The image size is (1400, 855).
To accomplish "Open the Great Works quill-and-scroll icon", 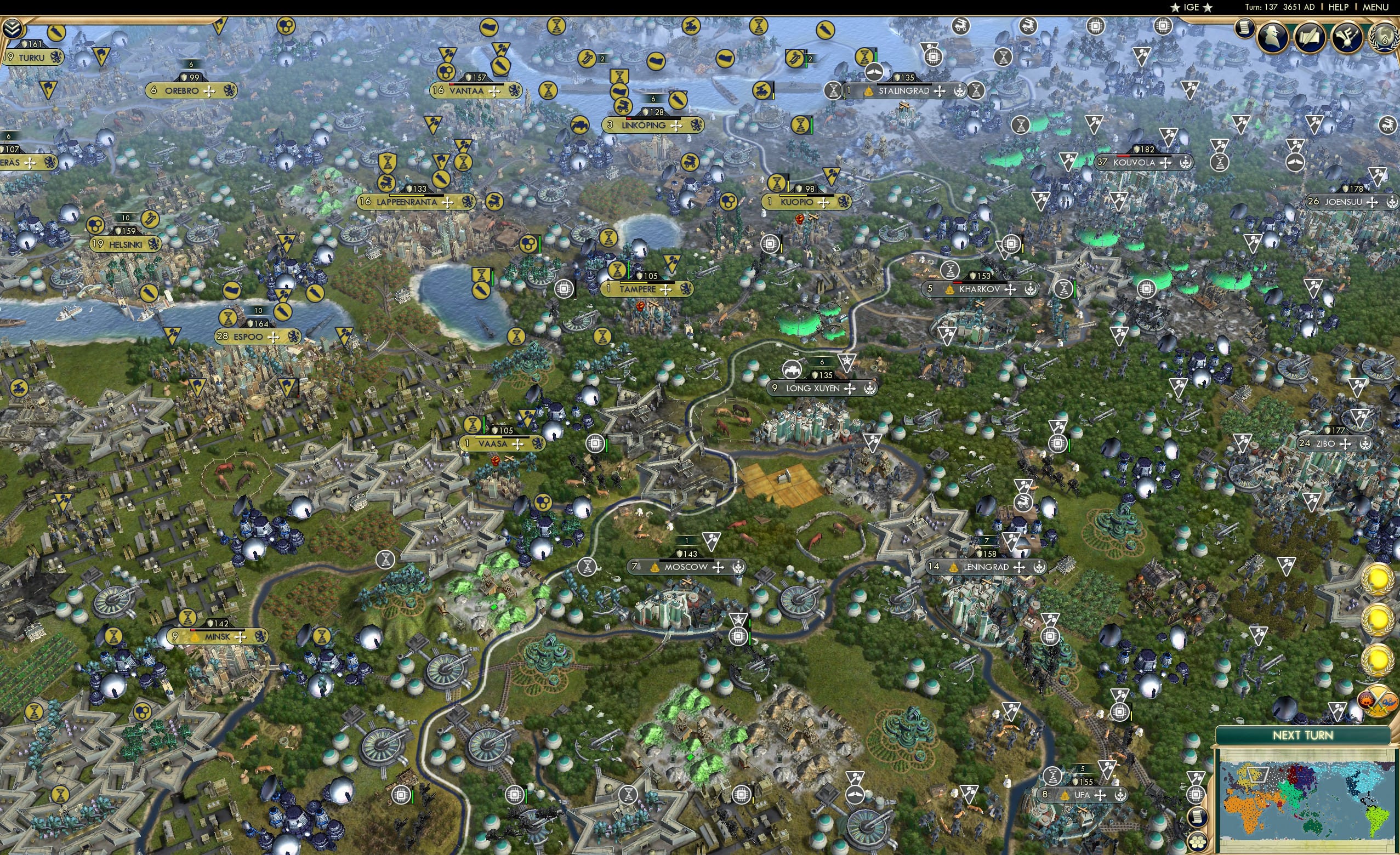I will [x=1310, y=37].
